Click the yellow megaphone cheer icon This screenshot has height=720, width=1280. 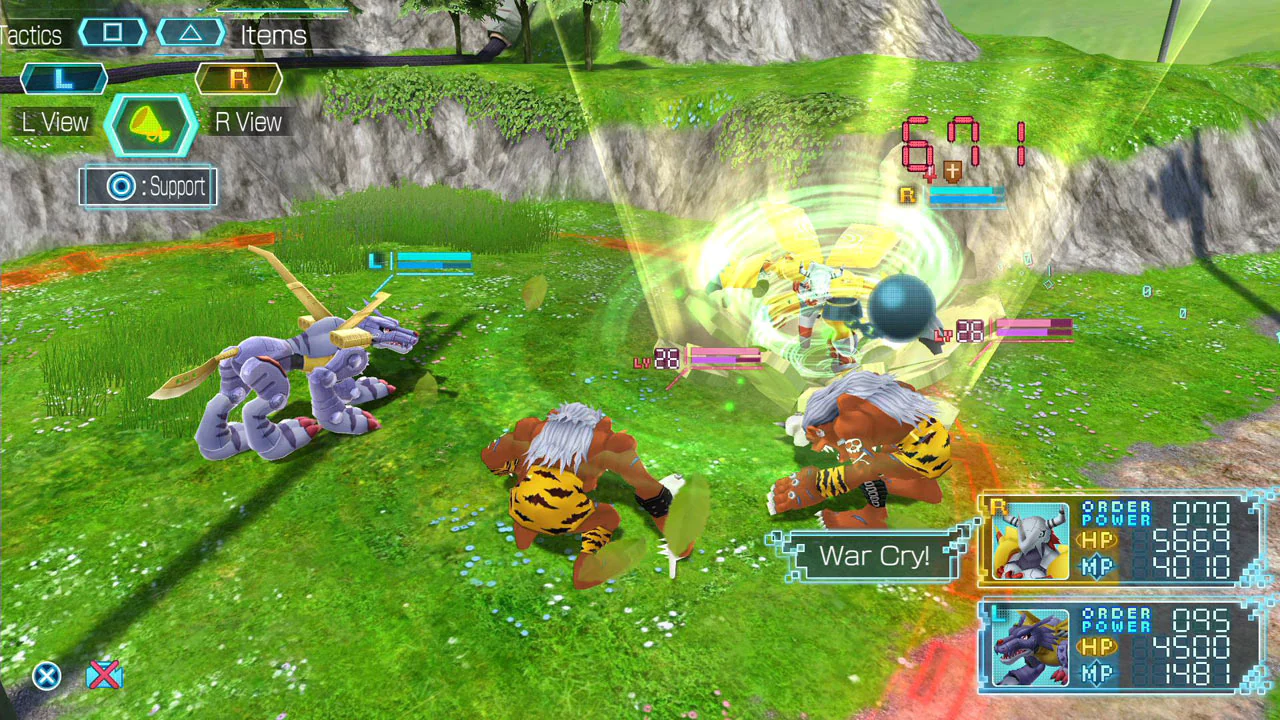(x=148, y=122)
